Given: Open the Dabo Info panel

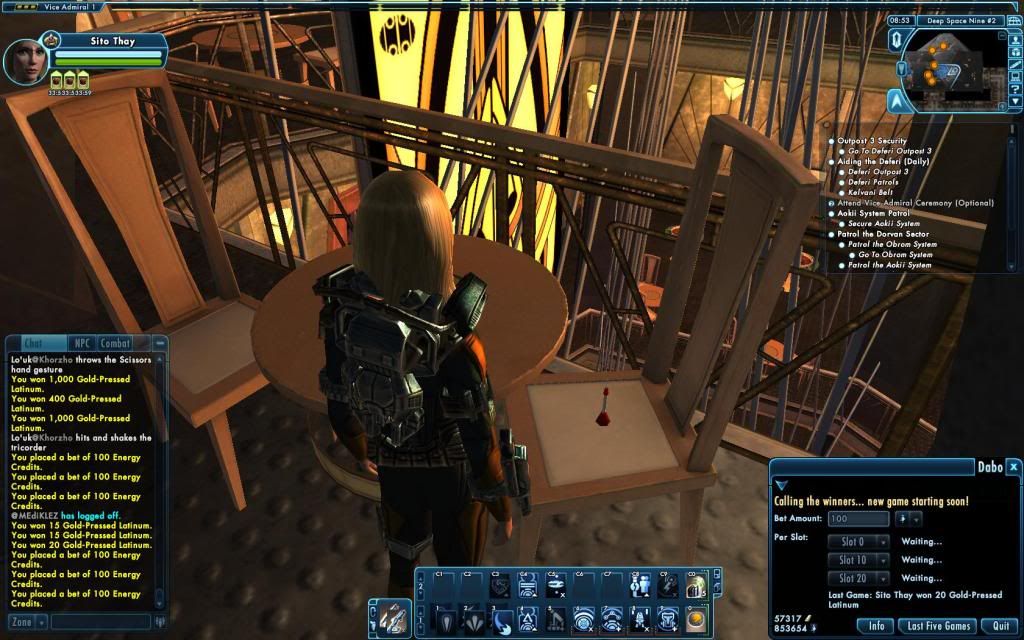Looking at the screenshot, I should pos(876,626).
